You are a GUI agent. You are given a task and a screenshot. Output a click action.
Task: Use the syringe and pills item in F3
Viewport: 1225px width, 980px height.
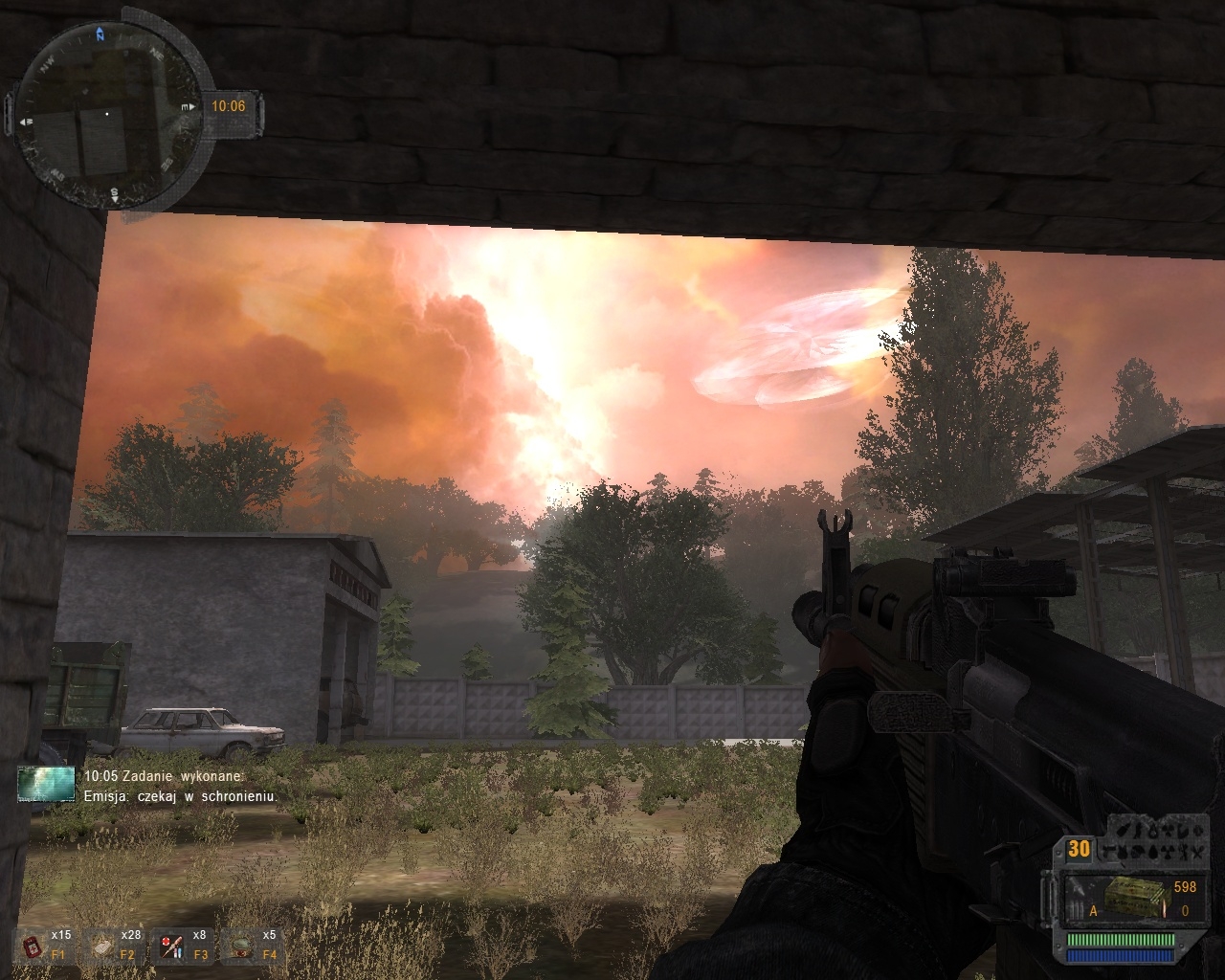[172, 947]
